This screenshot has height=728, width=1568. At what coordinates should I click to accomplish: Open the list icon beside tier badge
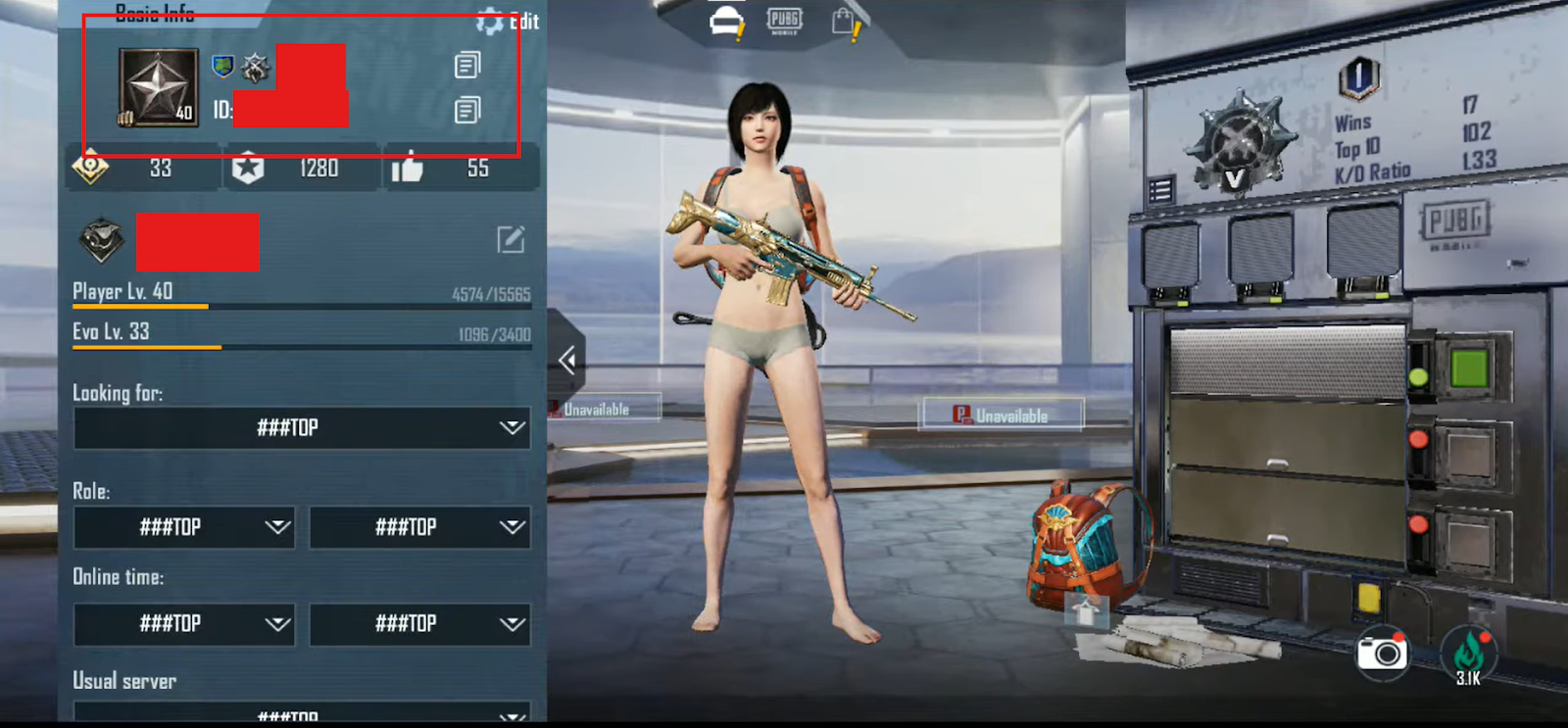[1160, 189]
